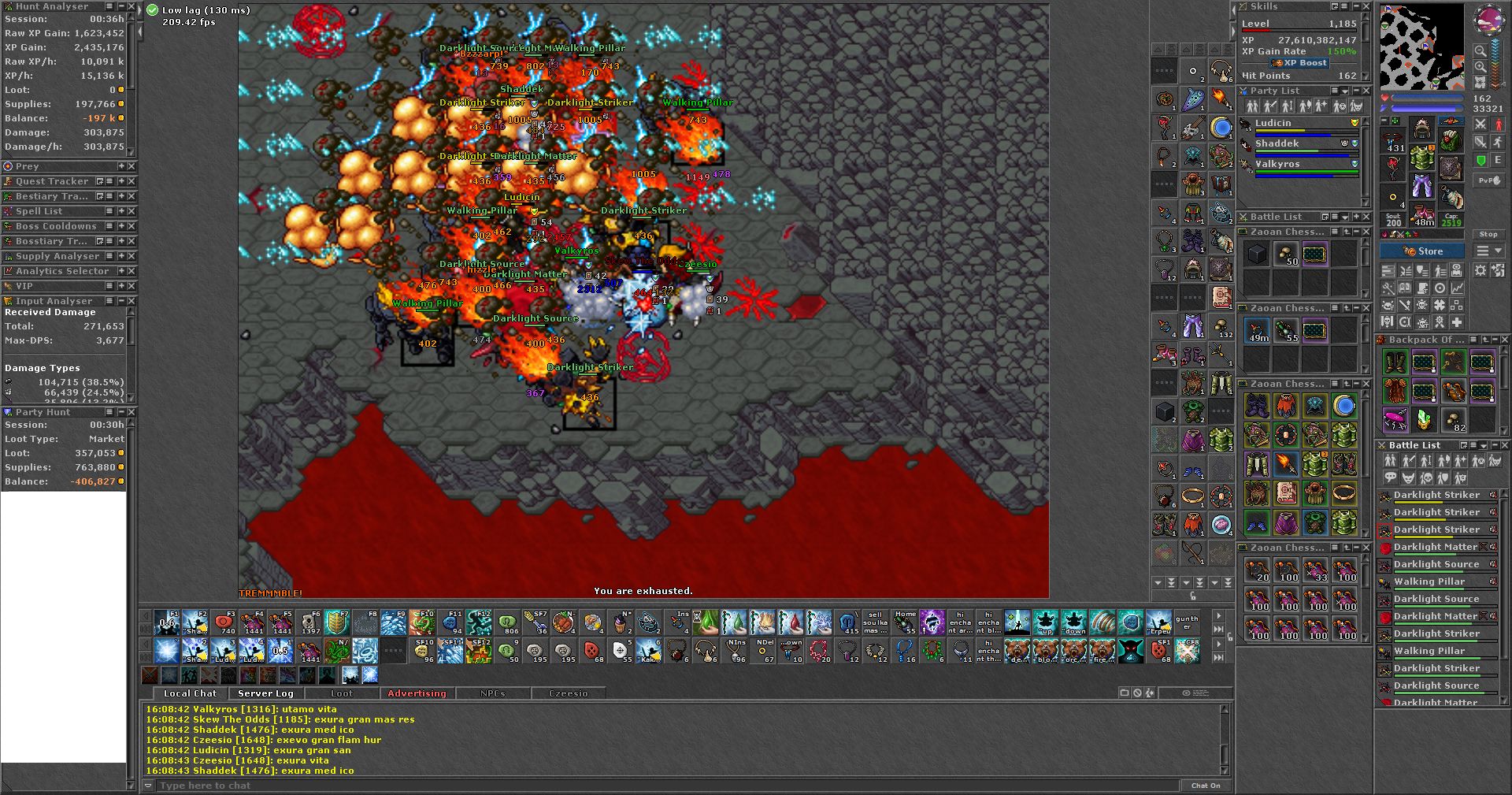Choose Valkyros in the Party List
This screenshot has height=795, width=1512.
point(1277,164)
